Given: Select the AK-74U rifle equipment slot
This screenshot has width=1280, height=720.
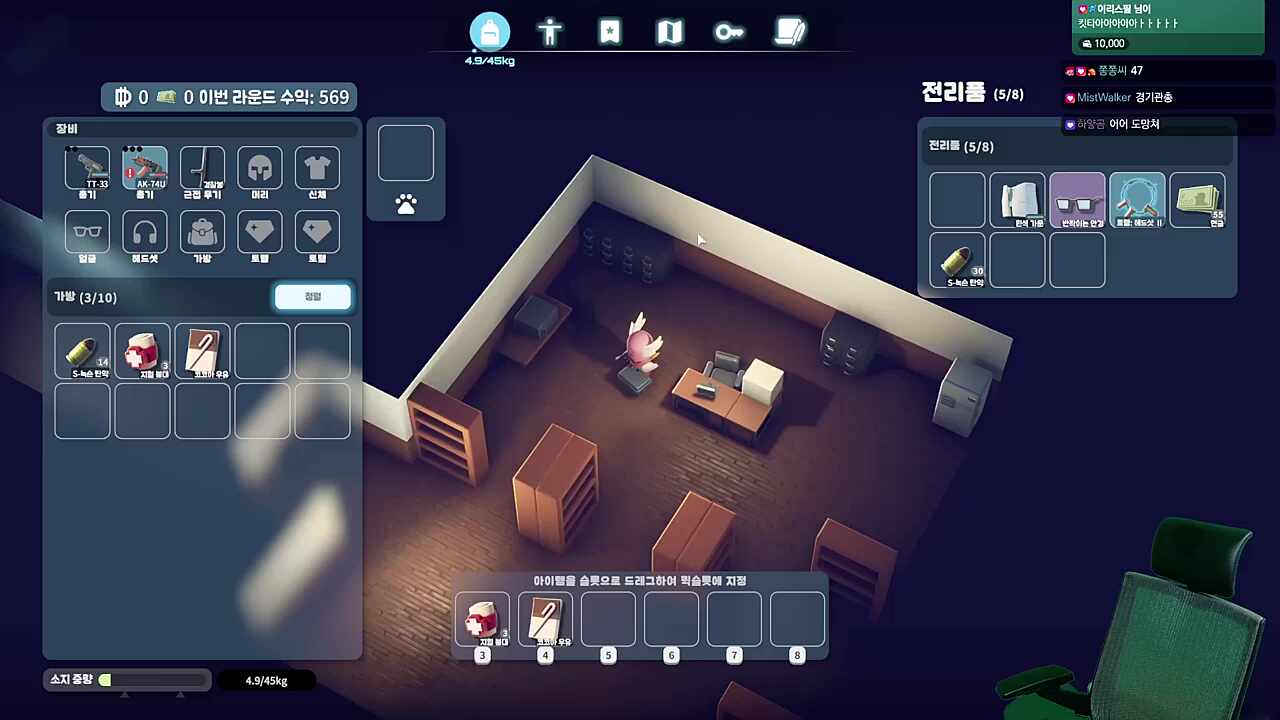Looking at the screenshot, I should 144,168.
